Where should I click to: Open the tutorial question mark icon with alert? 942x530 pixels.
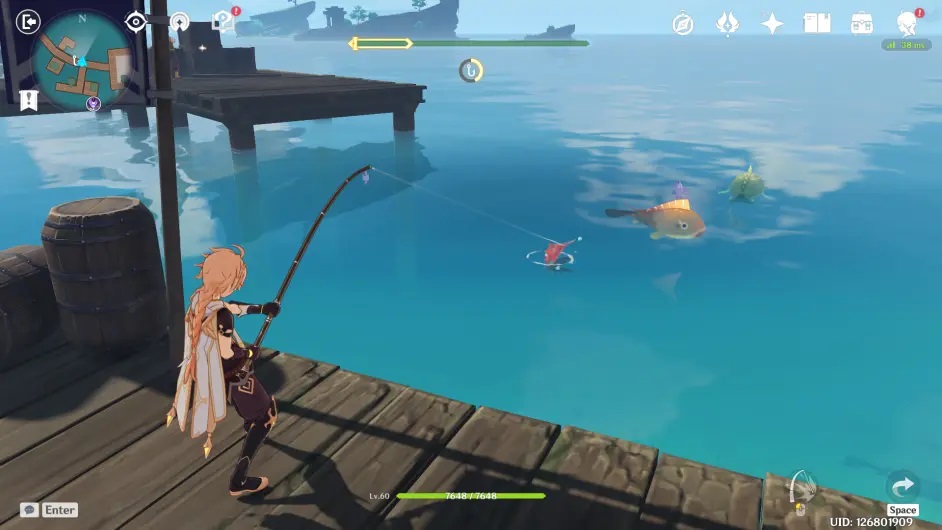tap(225, 20)
